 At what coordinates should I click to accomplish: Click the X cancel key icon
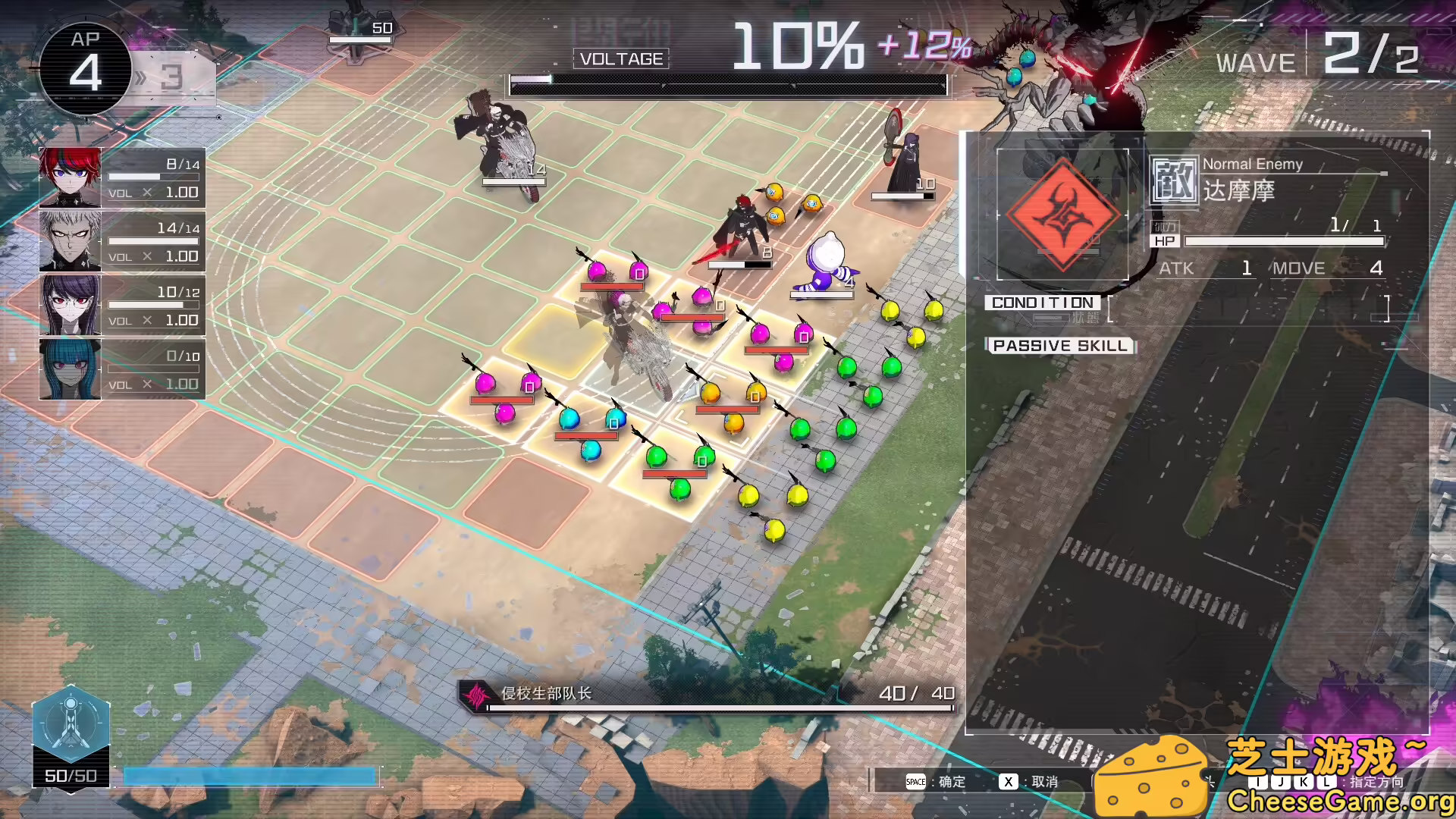pyautogui.click(x=1009, y=782)
